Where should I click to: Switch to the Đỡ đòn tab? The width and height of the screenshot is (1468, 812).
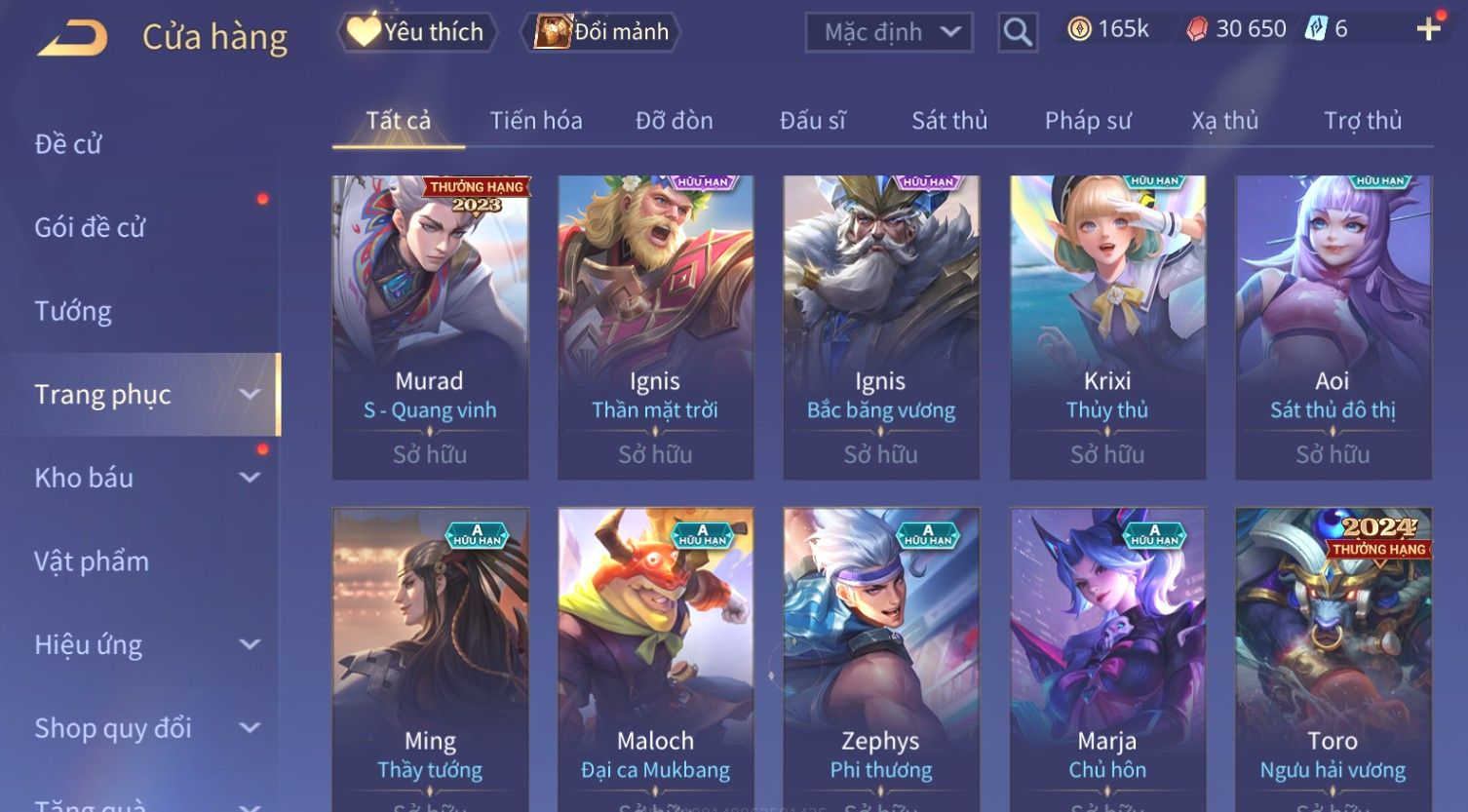pyautogui.click(x=674, y=121)
